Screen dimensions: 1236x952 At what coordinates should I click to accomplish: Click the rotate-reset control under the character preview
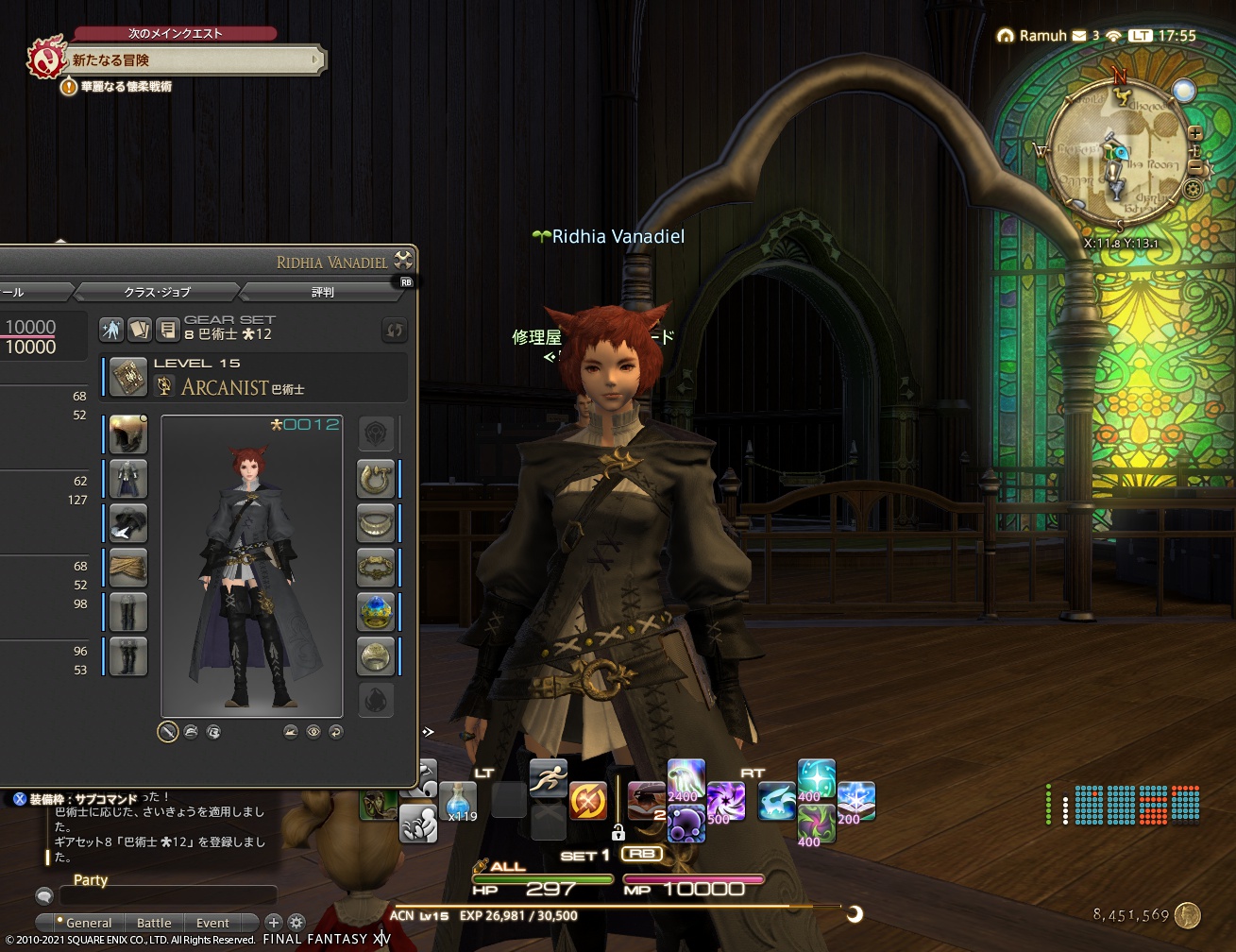[337, 732]
